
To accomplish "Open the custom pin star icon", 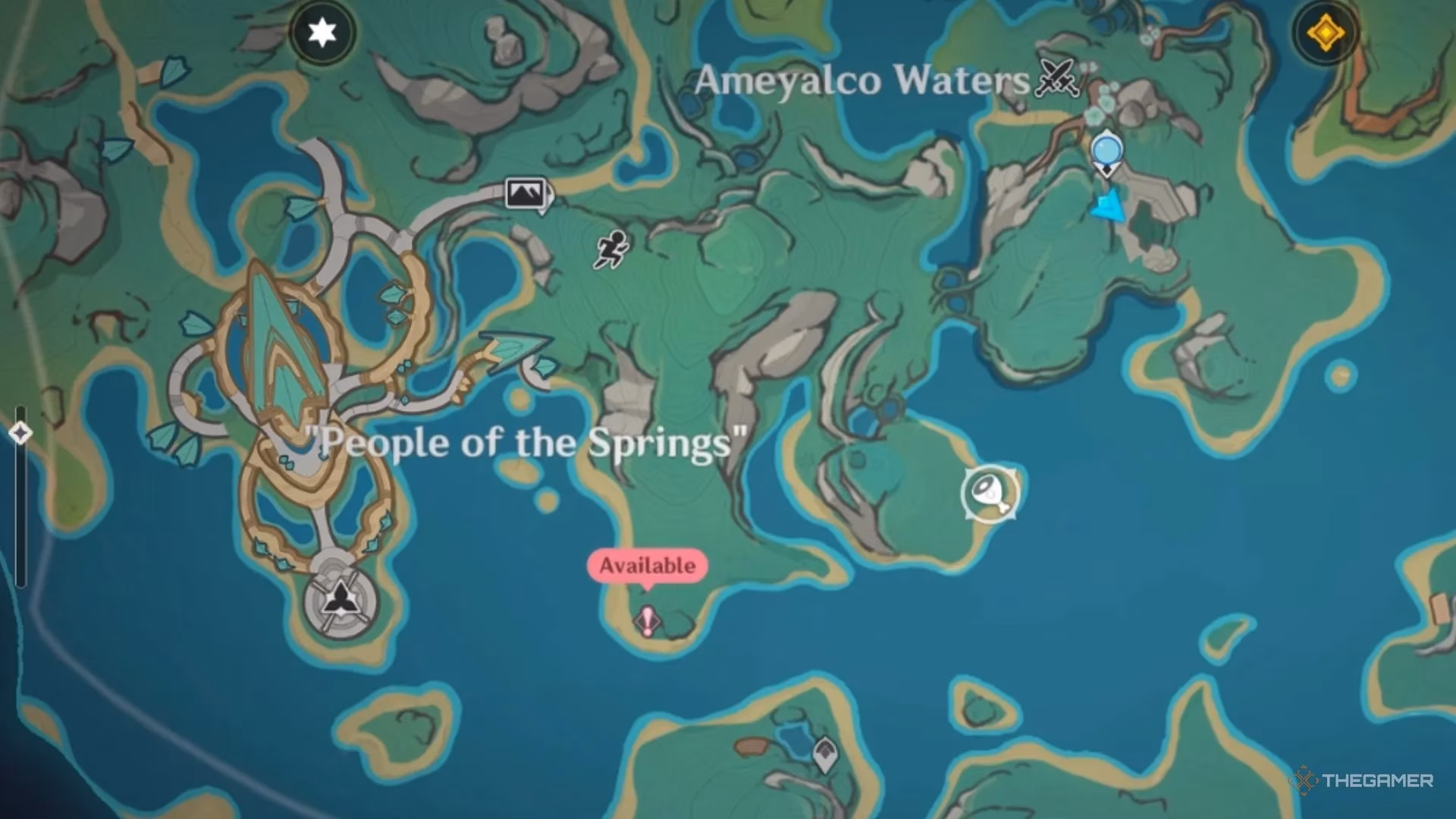I will point(322,32).
